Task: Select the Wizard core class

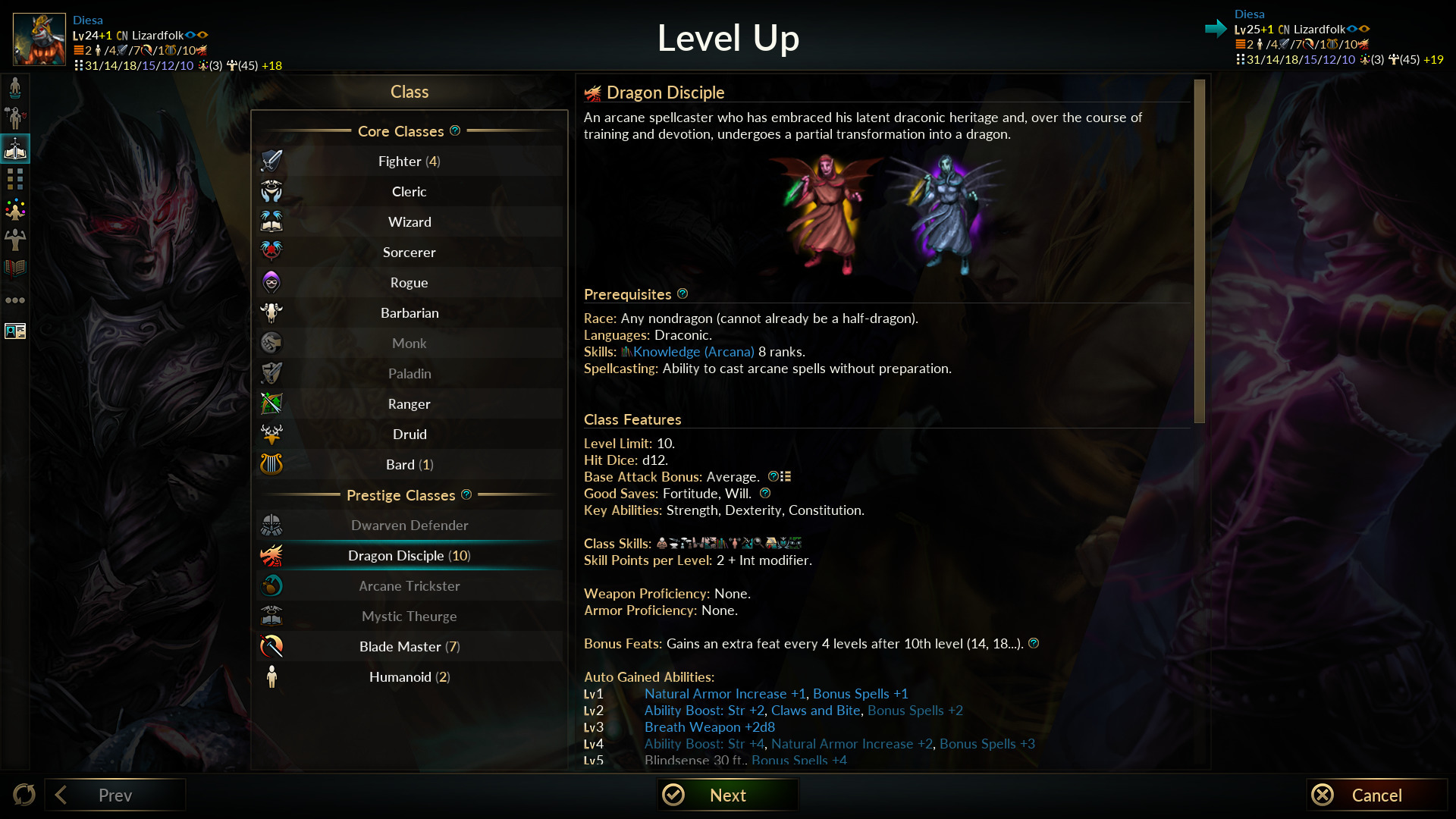Action: pyautogui.click(x=409, y=221)
